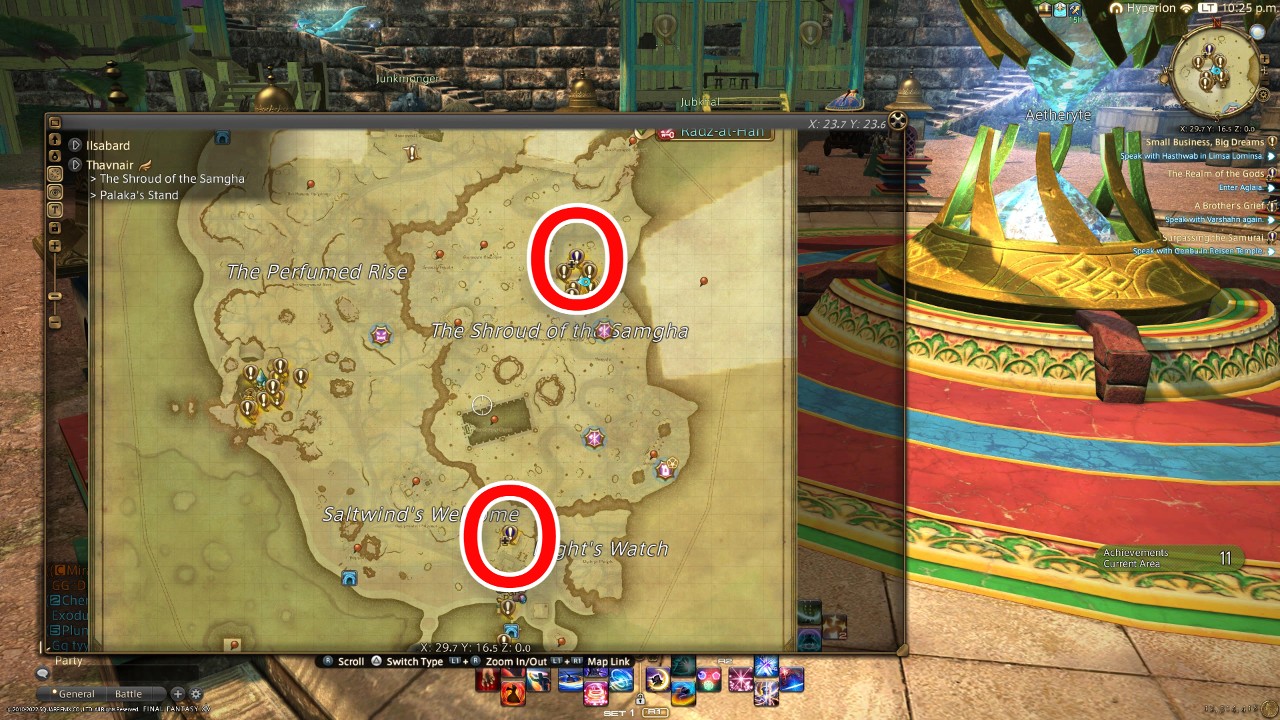Click the add chat tab plus icon
This screenshot has width=1280, height=720.
178,693
